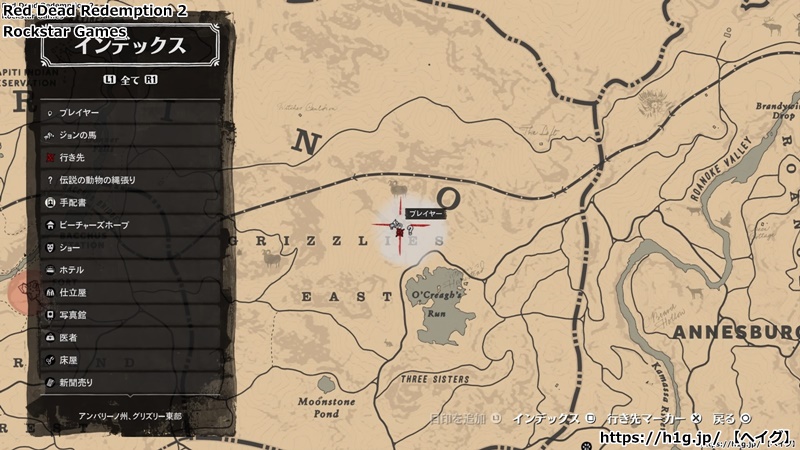The image size is (800, 450).
Task: Choose the ジョンの馬 index entry
Action: [x=130, y=135]
